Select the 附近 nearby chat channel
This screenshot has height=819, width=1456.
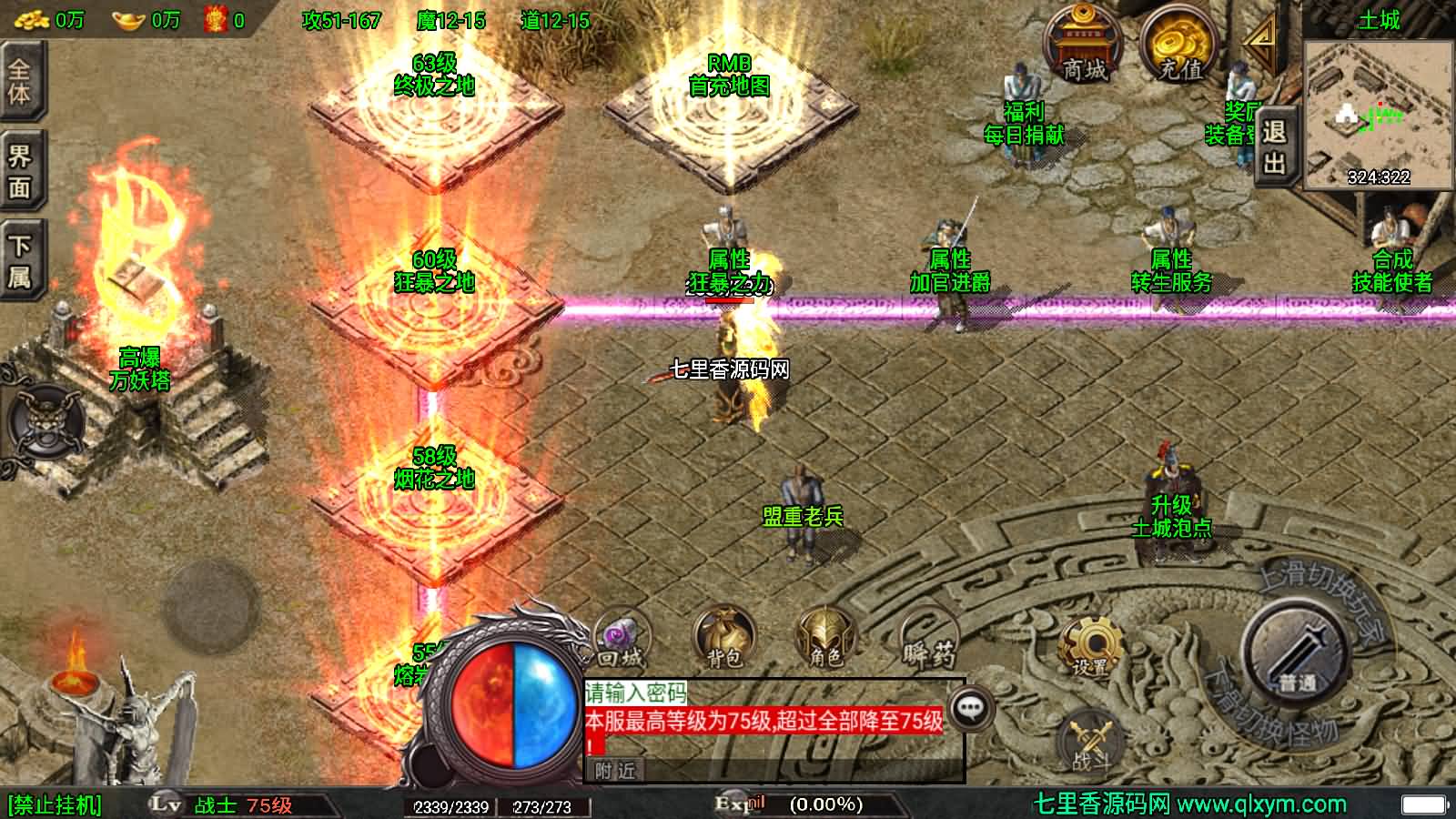[615, 771]
